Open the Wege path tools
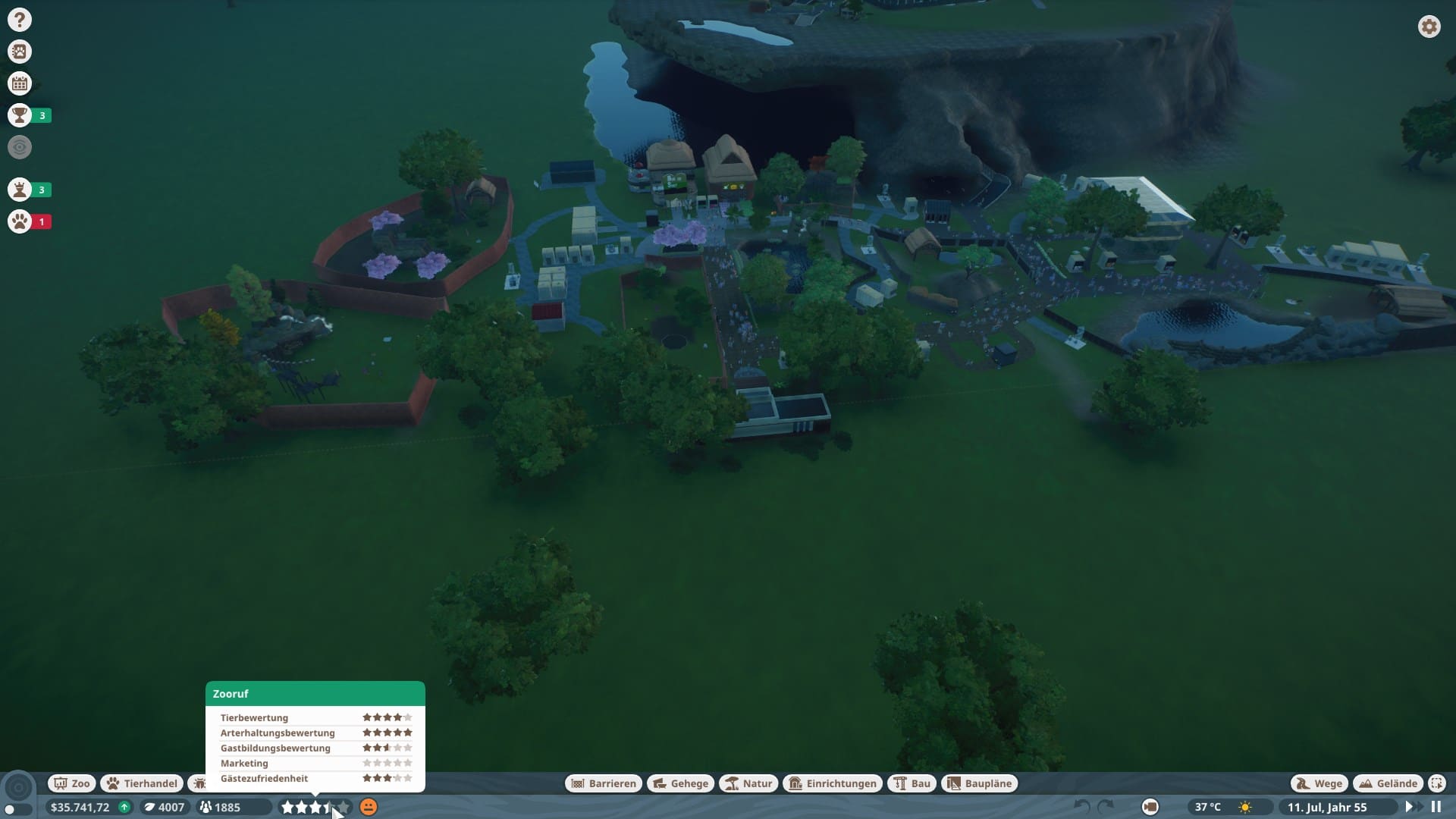1456x819 pixels. tap(1319, 783)
